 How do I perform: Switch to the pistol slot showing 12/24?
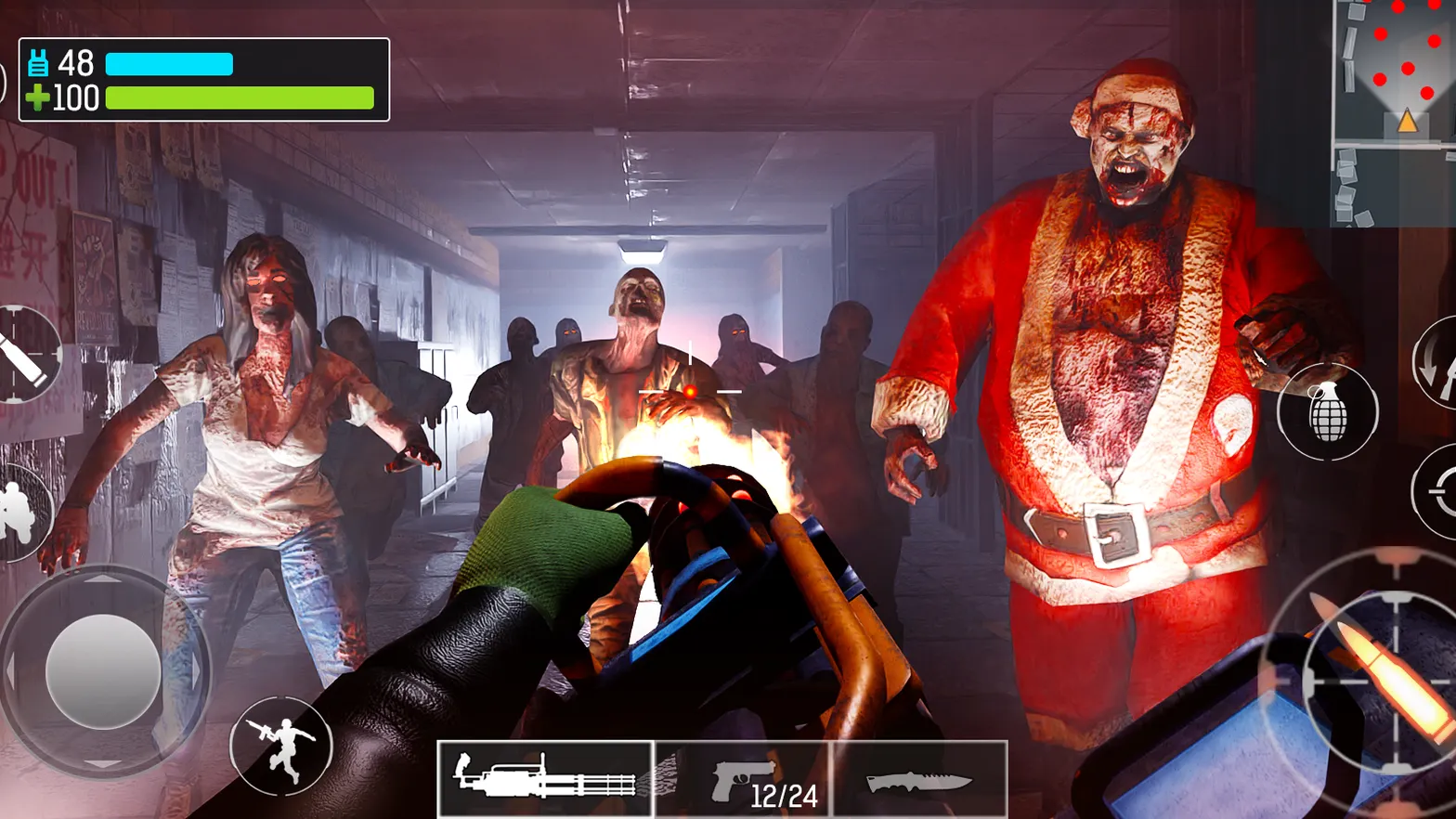point(738,778)
